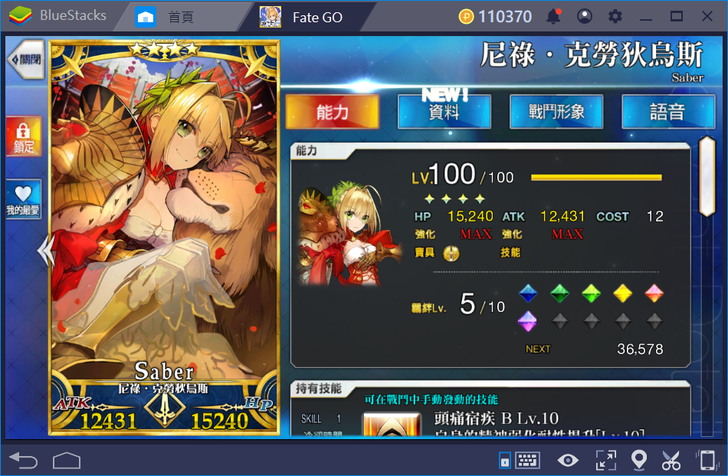This screenshot has height=476, width=728.
Task: Go to previous servant with left arrow
Action: pos(44,250)
